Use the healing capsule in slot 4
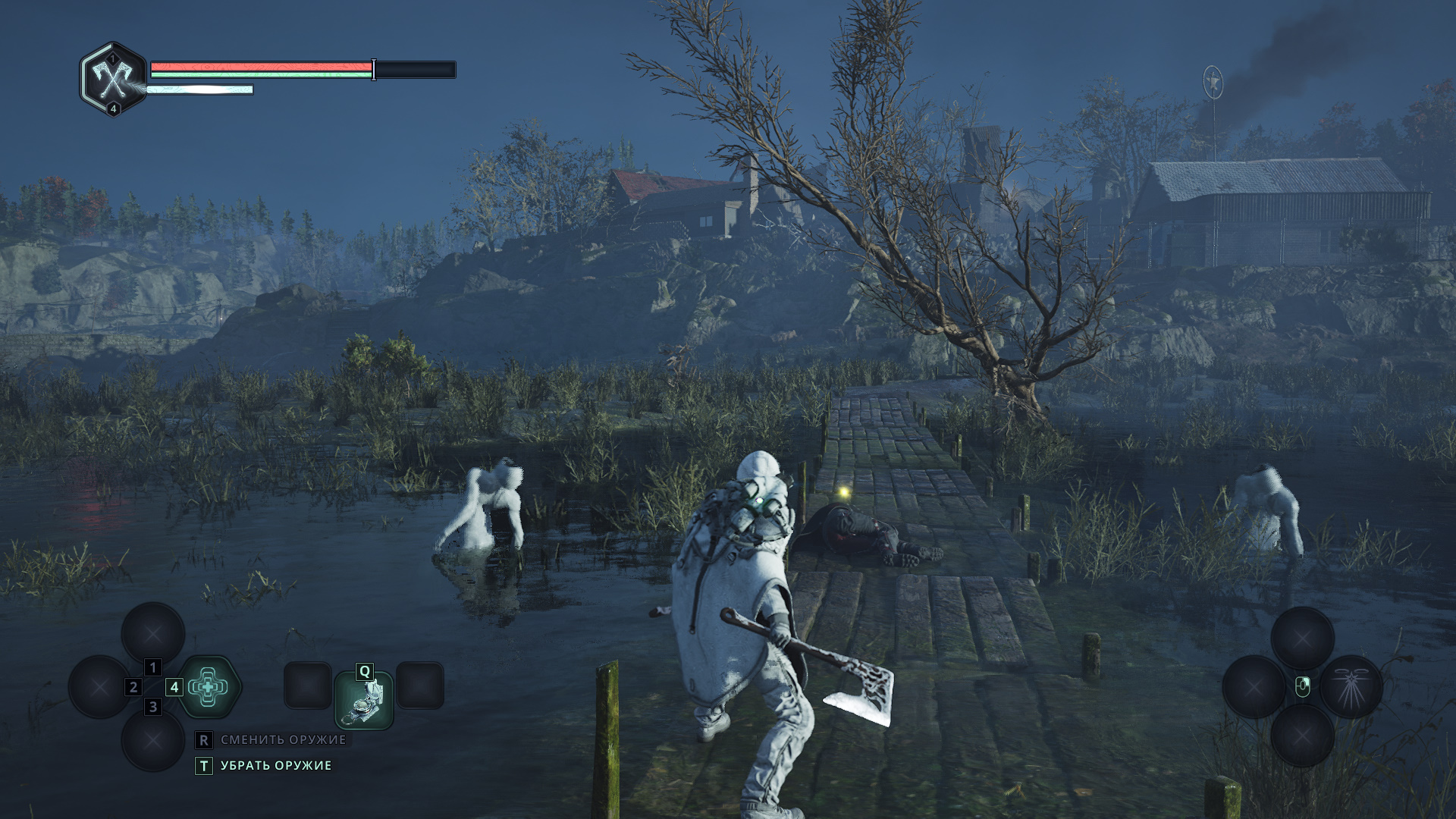 pos(209,687)
